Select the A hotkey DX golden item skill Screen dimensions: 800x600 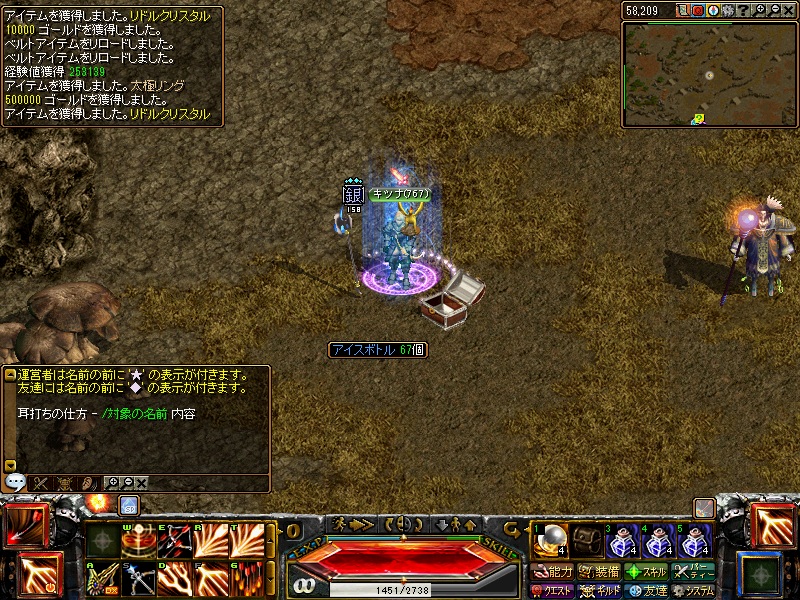103,578
